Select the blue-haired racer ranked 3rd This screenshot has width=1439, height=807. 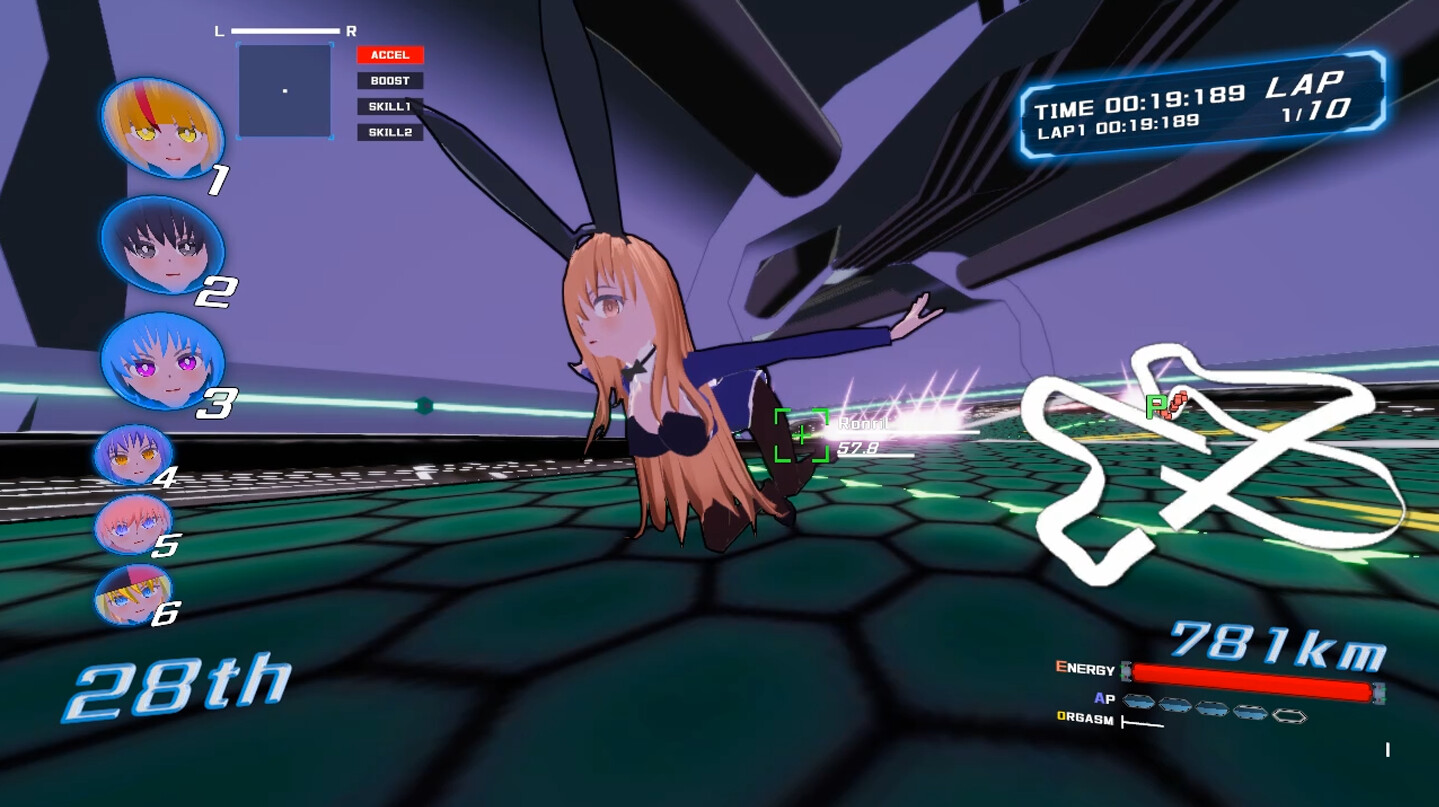pyautogui.click(x=162, y=366)
